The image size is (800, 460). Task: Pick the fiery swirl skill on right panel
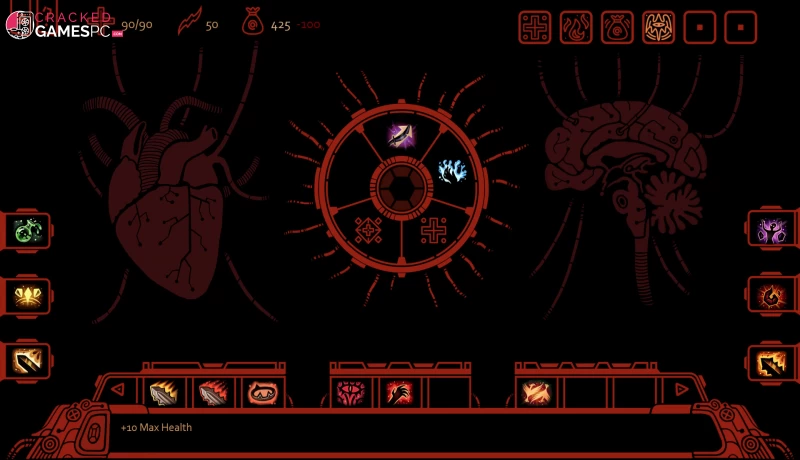[772, 295]
